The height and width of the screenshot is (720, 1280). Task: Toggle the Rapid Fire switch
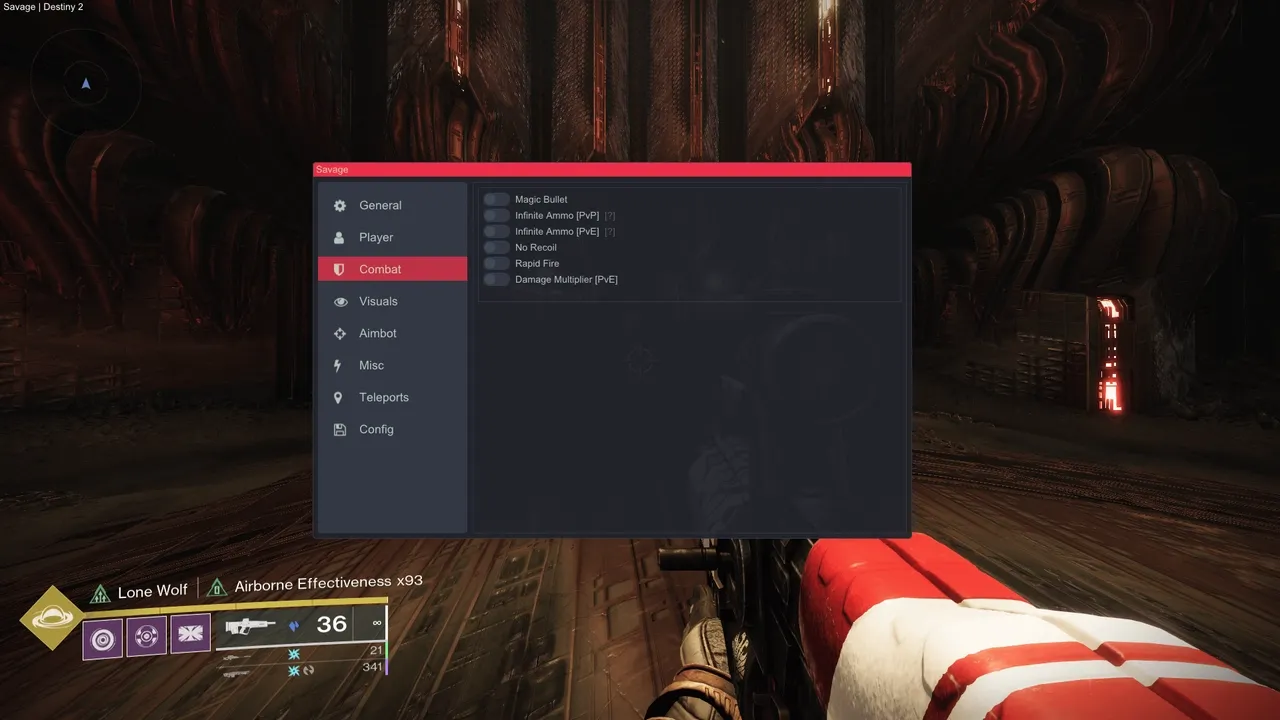point(496,264)
